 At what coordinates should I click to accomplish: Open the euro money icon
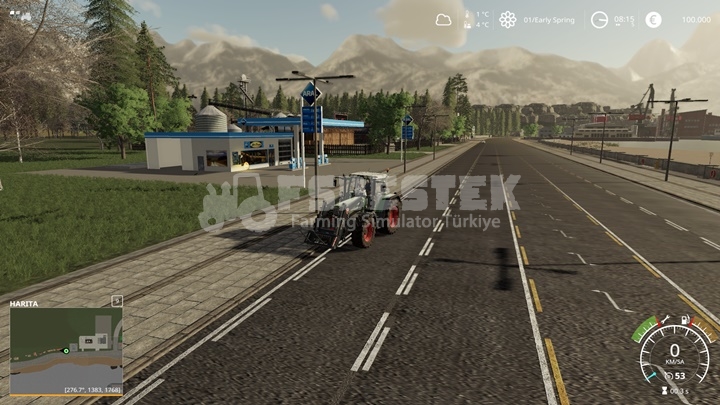tap(653, 19)
